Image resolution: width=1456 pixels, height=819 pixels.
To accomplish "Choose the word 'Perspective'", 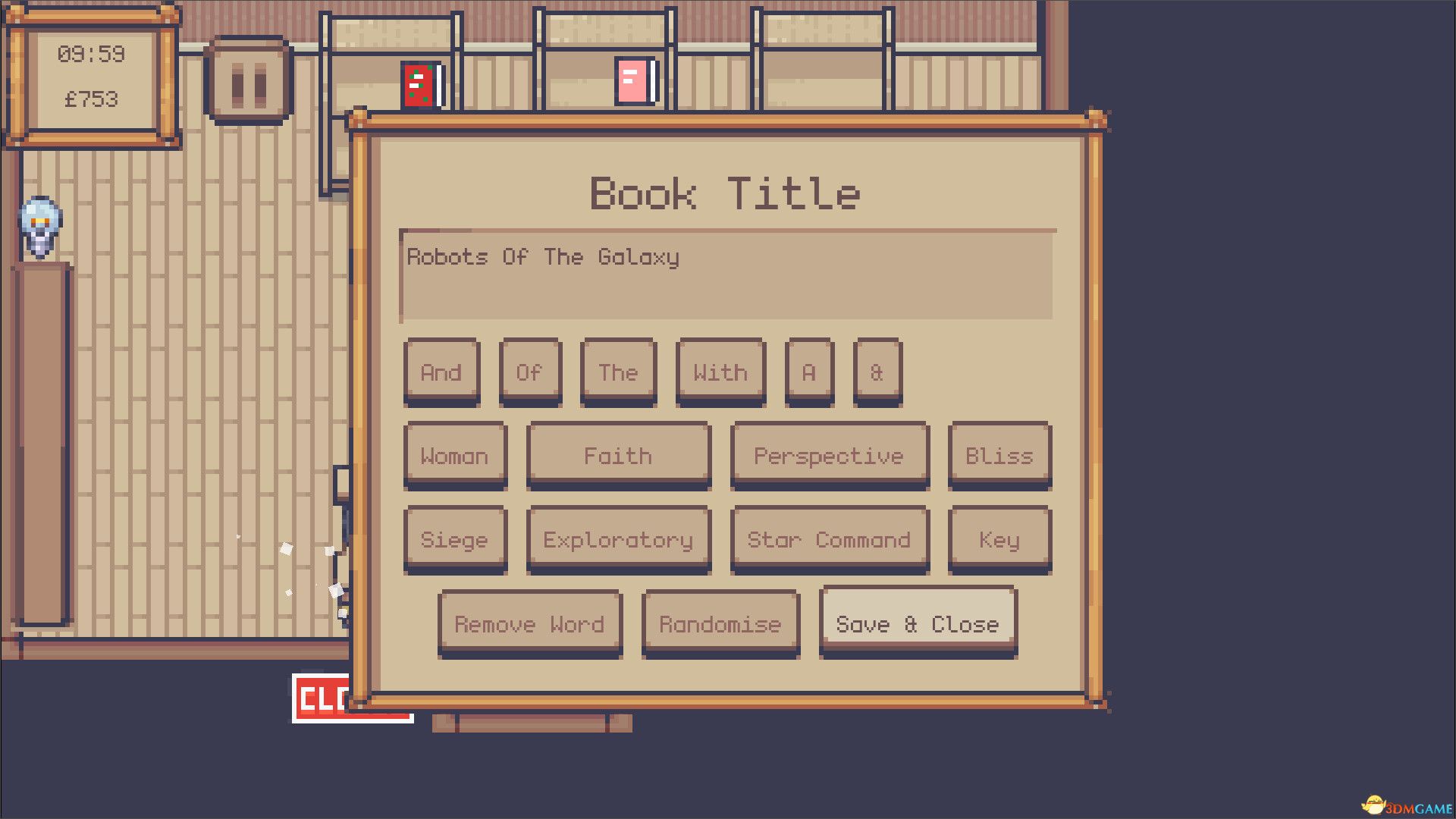I will point(829,455).
